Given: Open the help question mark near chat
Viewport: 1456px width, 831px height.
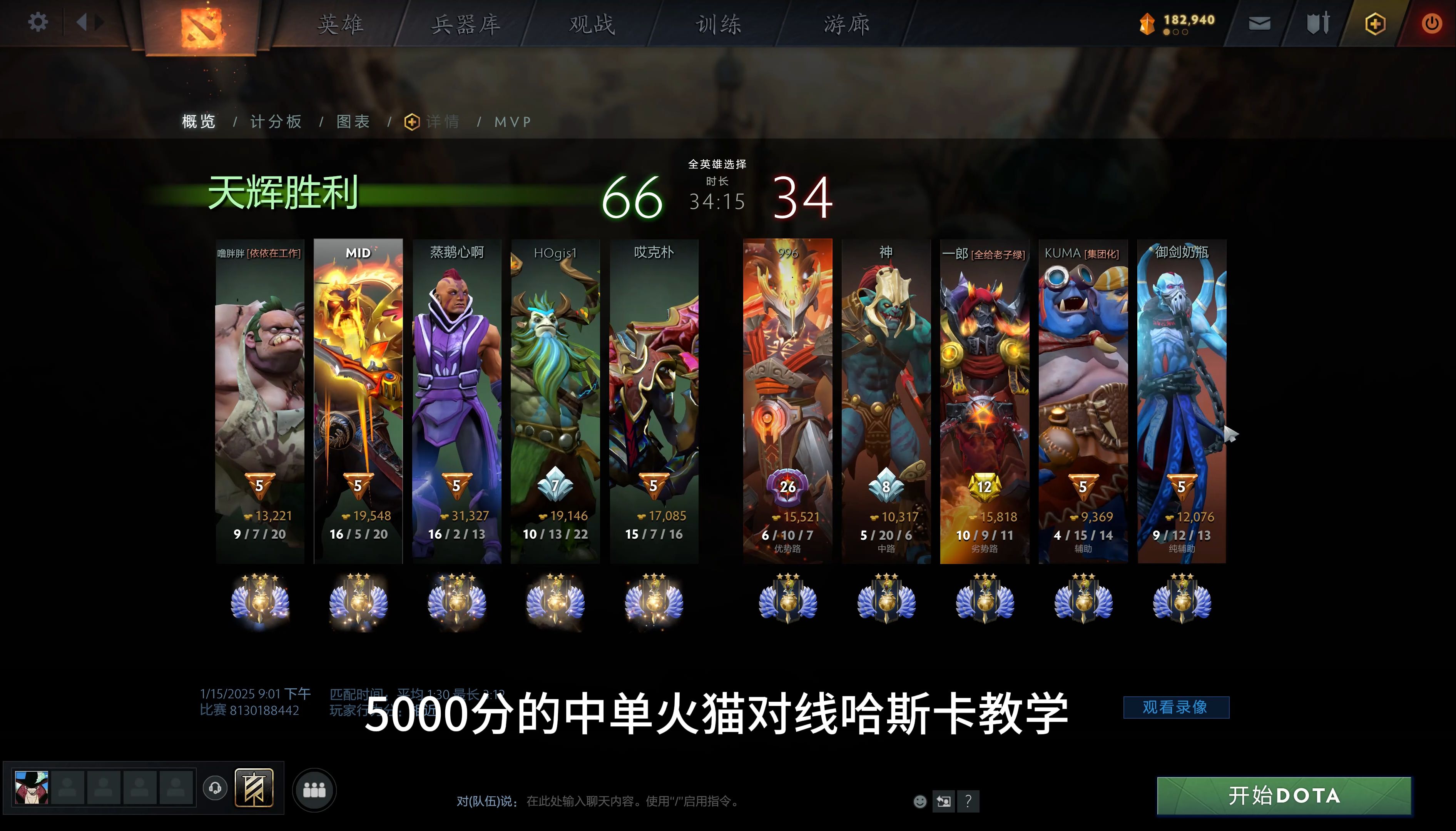Looking at the screenshot, I should coord(968,801).
